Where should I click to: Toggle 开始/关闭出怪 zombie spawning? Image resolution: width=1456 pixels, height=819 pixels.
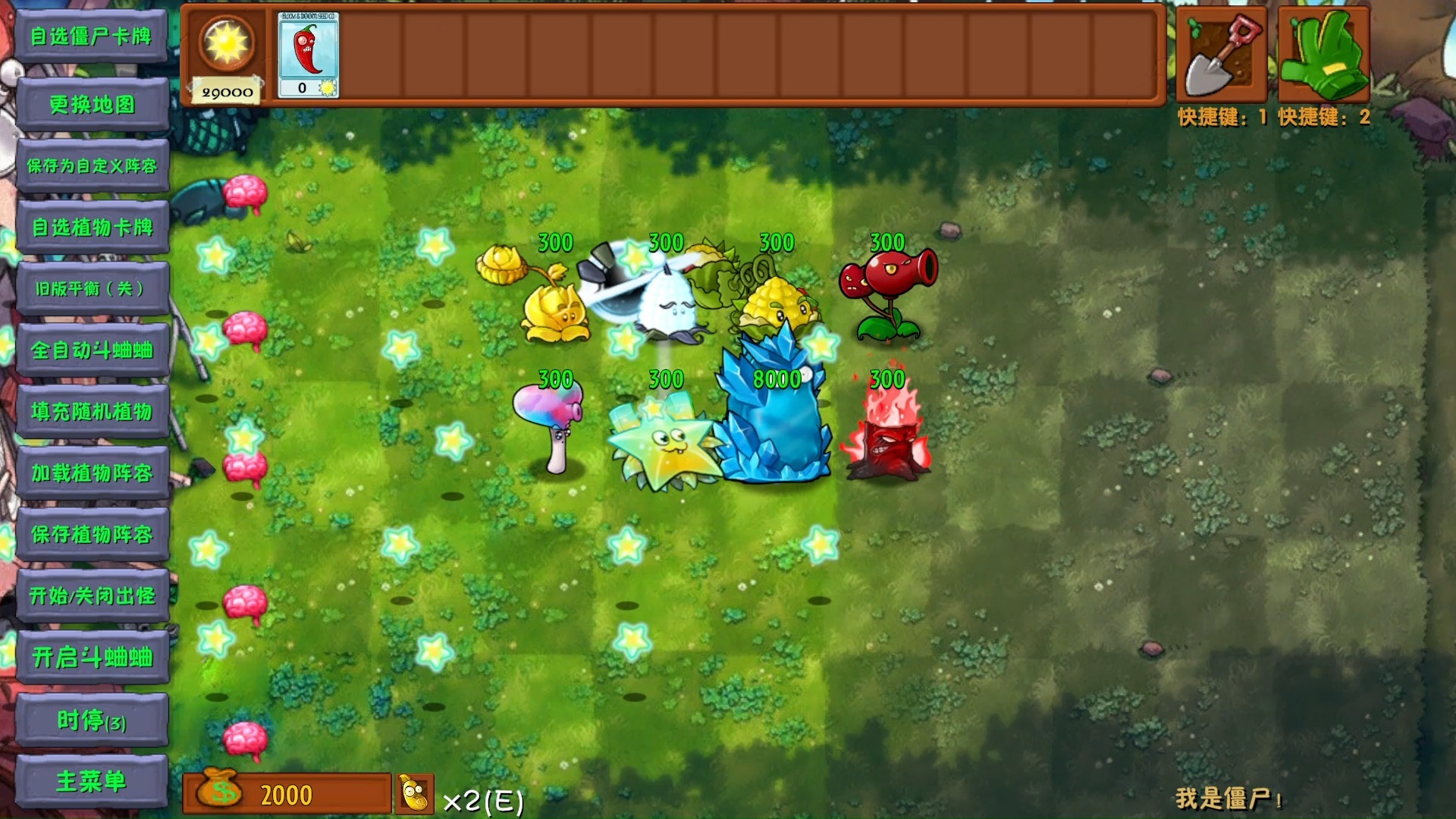[93, 596]
